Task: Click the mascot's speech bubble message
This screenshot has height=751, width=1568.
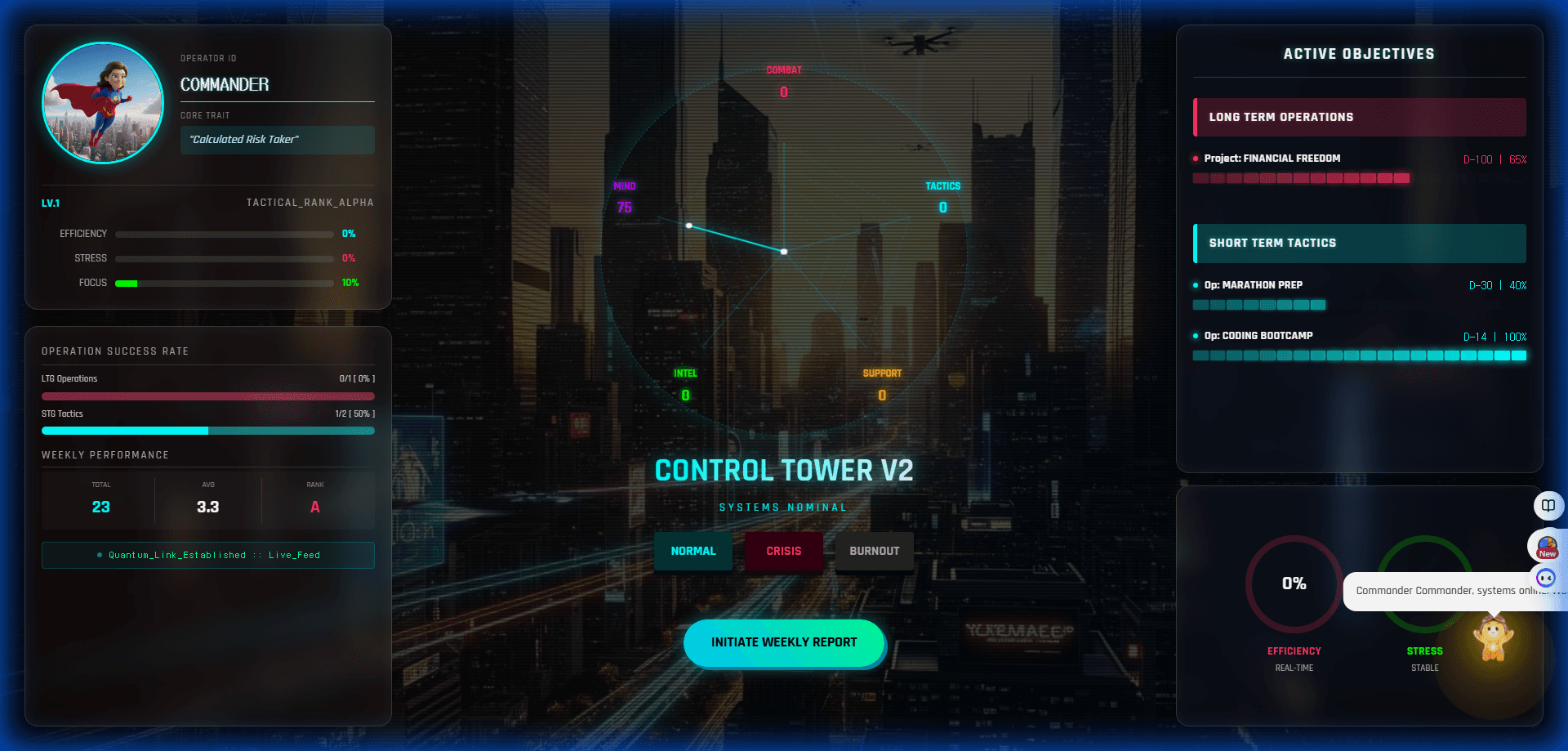Action: coord(1445,591)
